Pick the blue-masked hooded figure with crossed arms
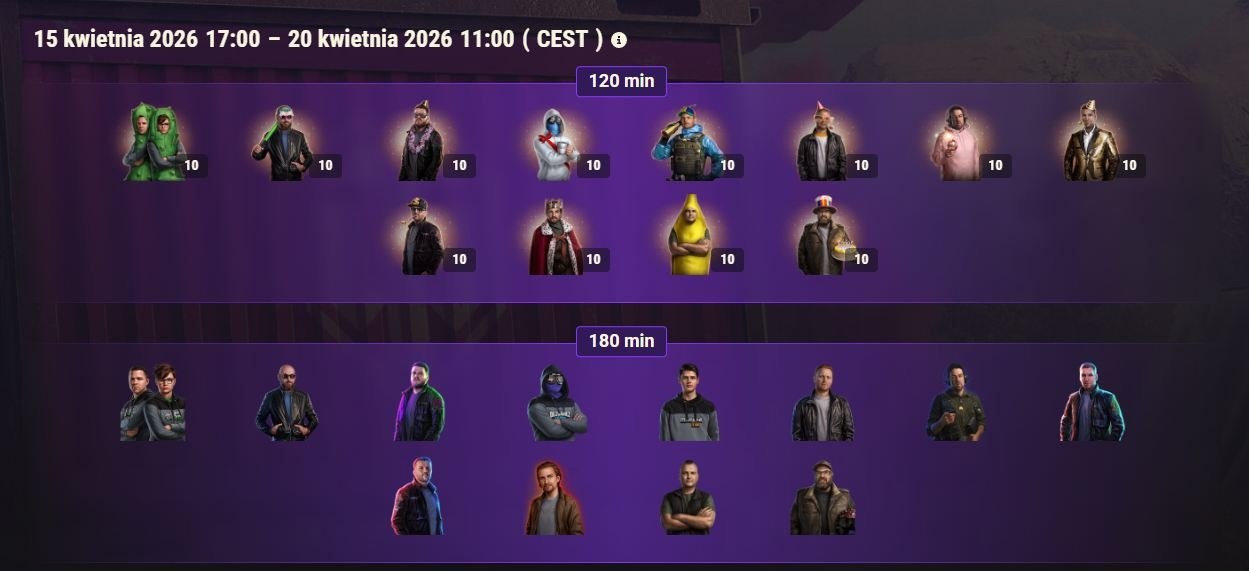Viewport: 1249px width, 571px height. 556,403
